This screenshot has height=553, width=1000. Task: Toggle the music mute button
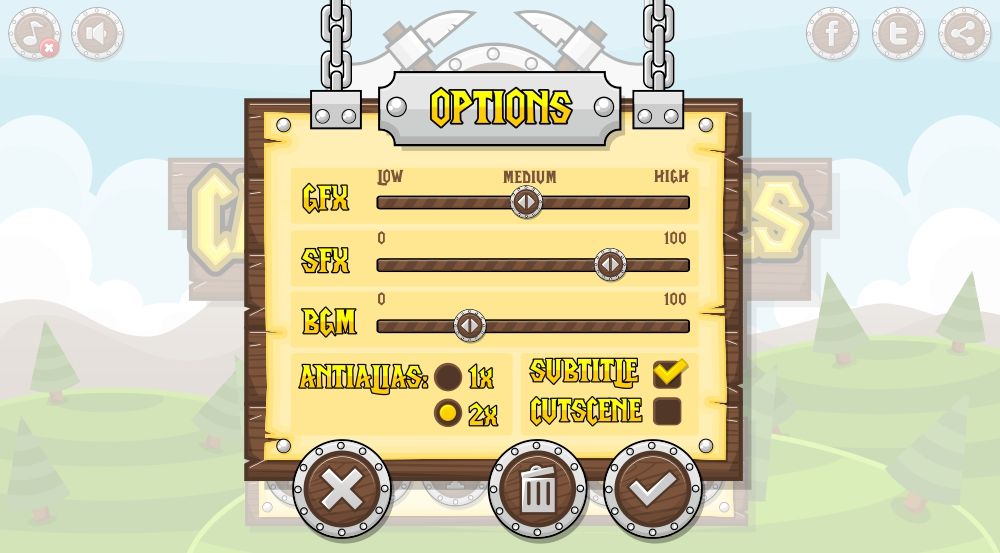click(x=35, y=34)
